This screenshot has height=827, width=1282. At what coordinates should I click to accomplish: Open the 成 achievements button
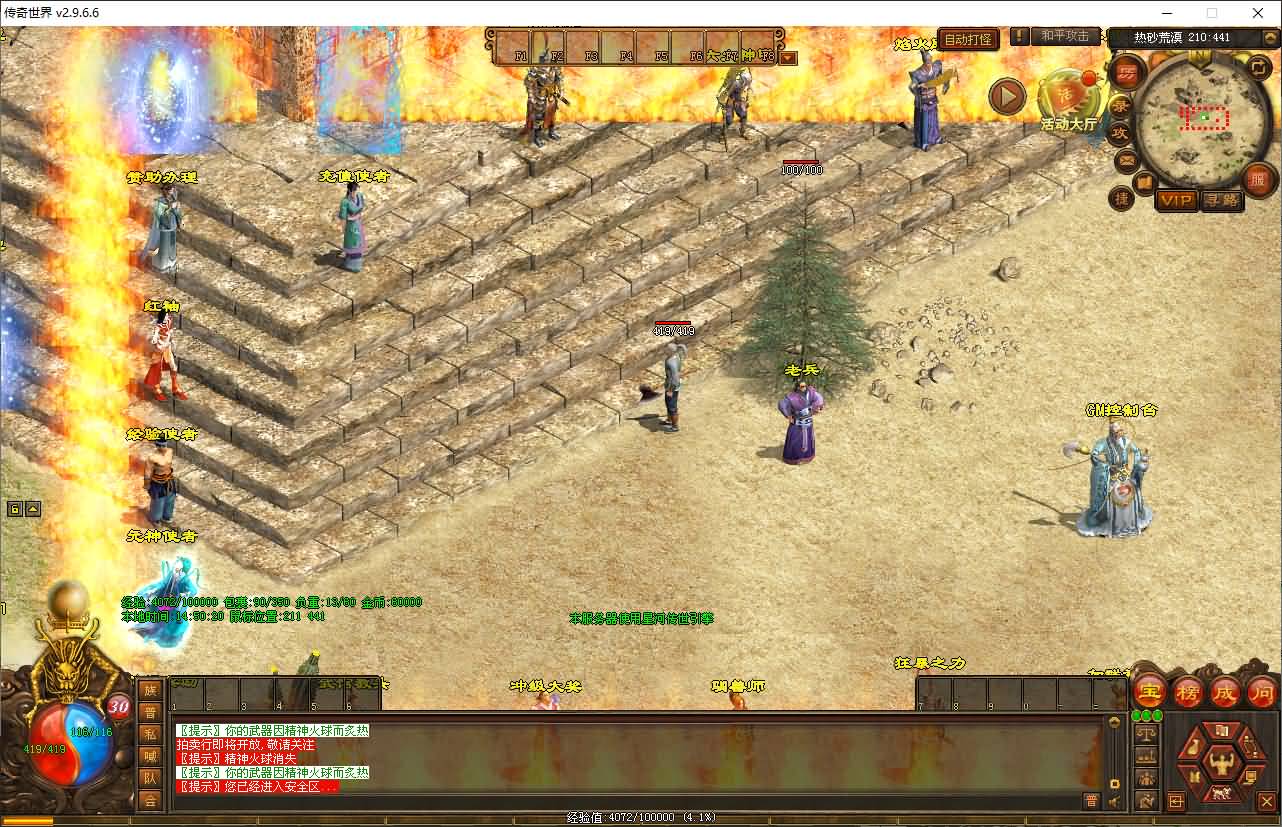point(1224,692)
